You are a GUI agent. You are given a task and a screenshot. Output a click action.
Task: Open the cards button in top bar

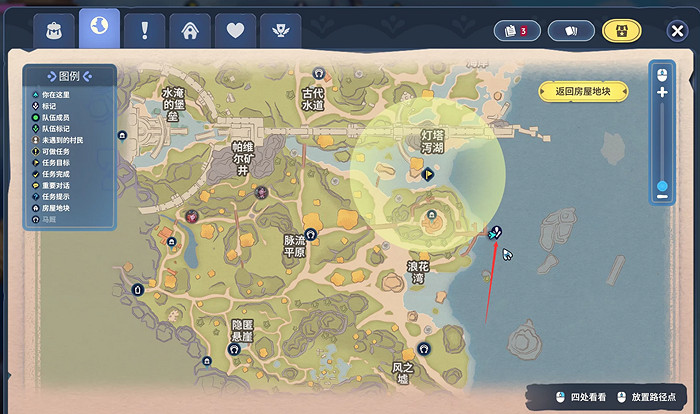coord(571,31)
